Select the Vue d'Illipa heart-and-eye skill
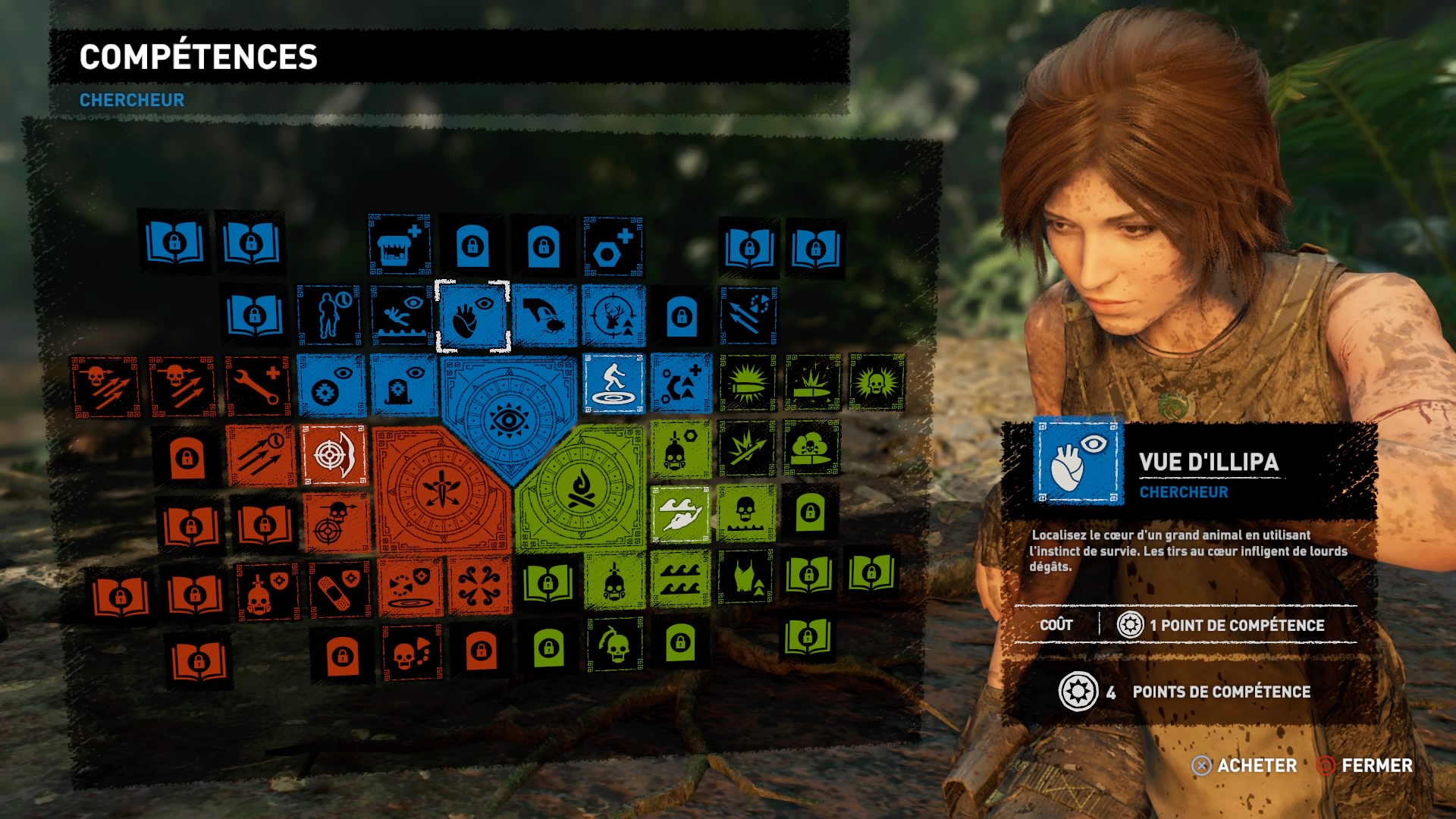Screen dimensions: 1456x819 pyautogui.click(x=472, y=316)
